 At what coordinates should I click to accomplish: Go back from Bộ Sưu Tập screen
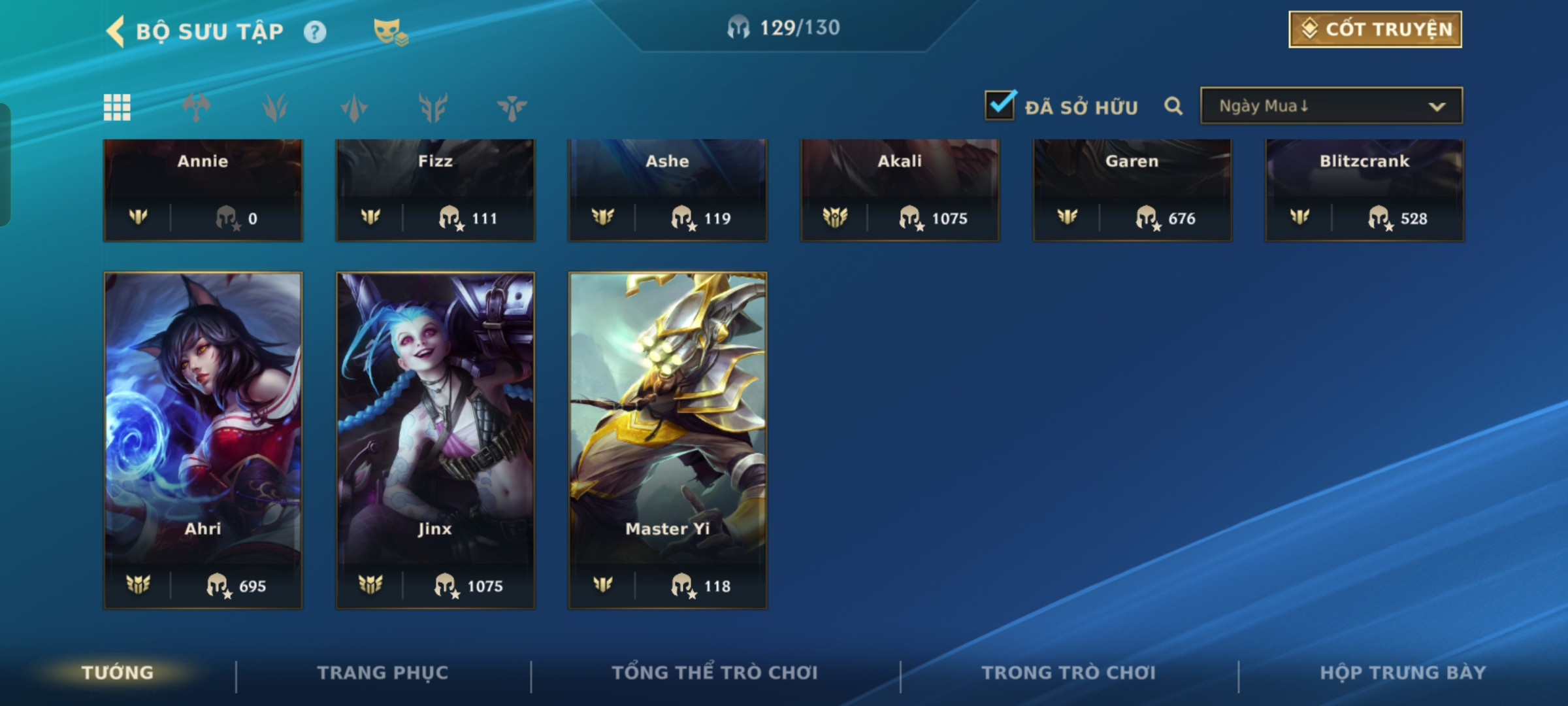click(116, 31)
